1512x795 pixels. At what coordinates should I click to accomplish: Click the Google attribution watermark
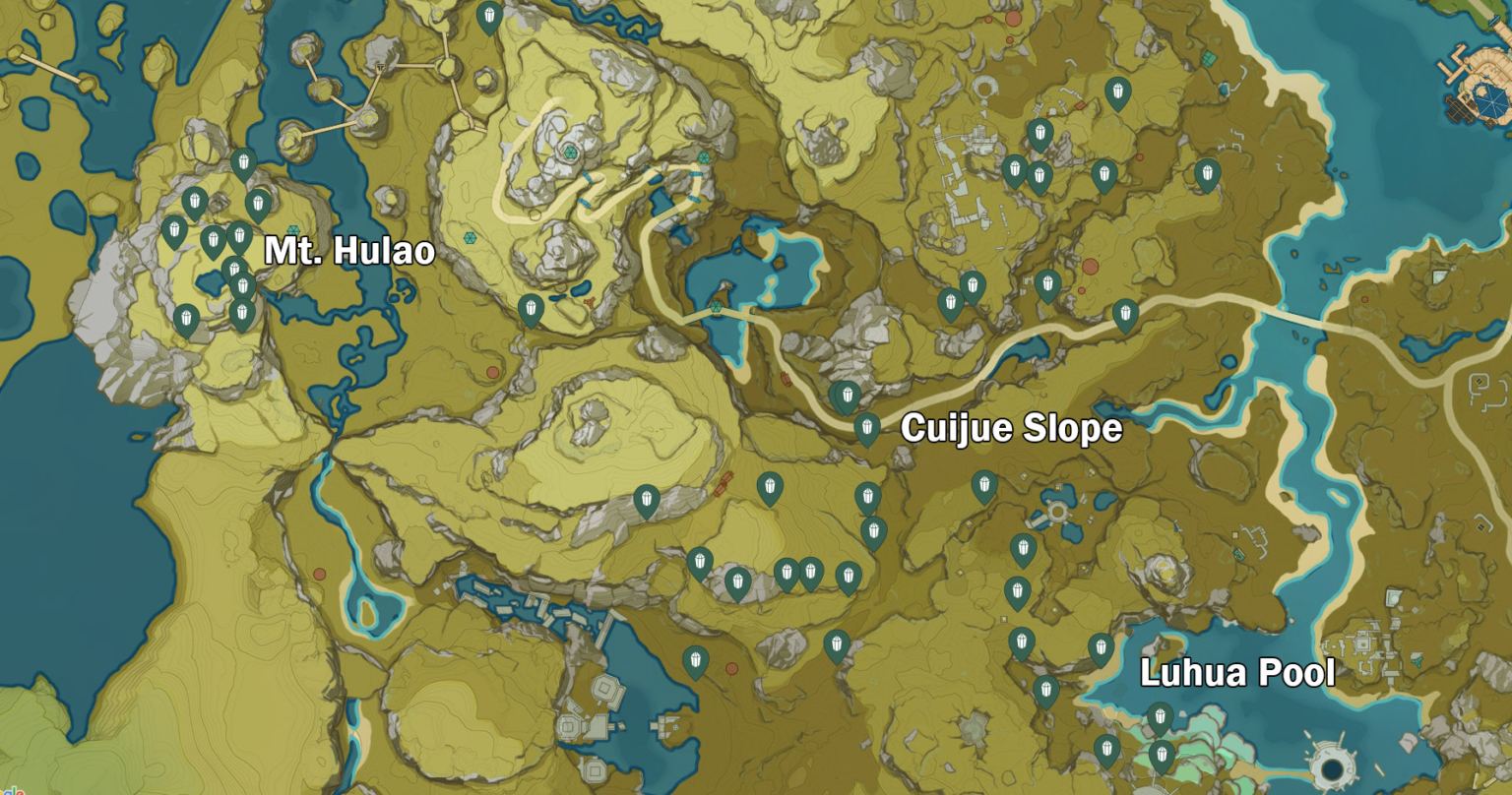[x=15, y=787]
